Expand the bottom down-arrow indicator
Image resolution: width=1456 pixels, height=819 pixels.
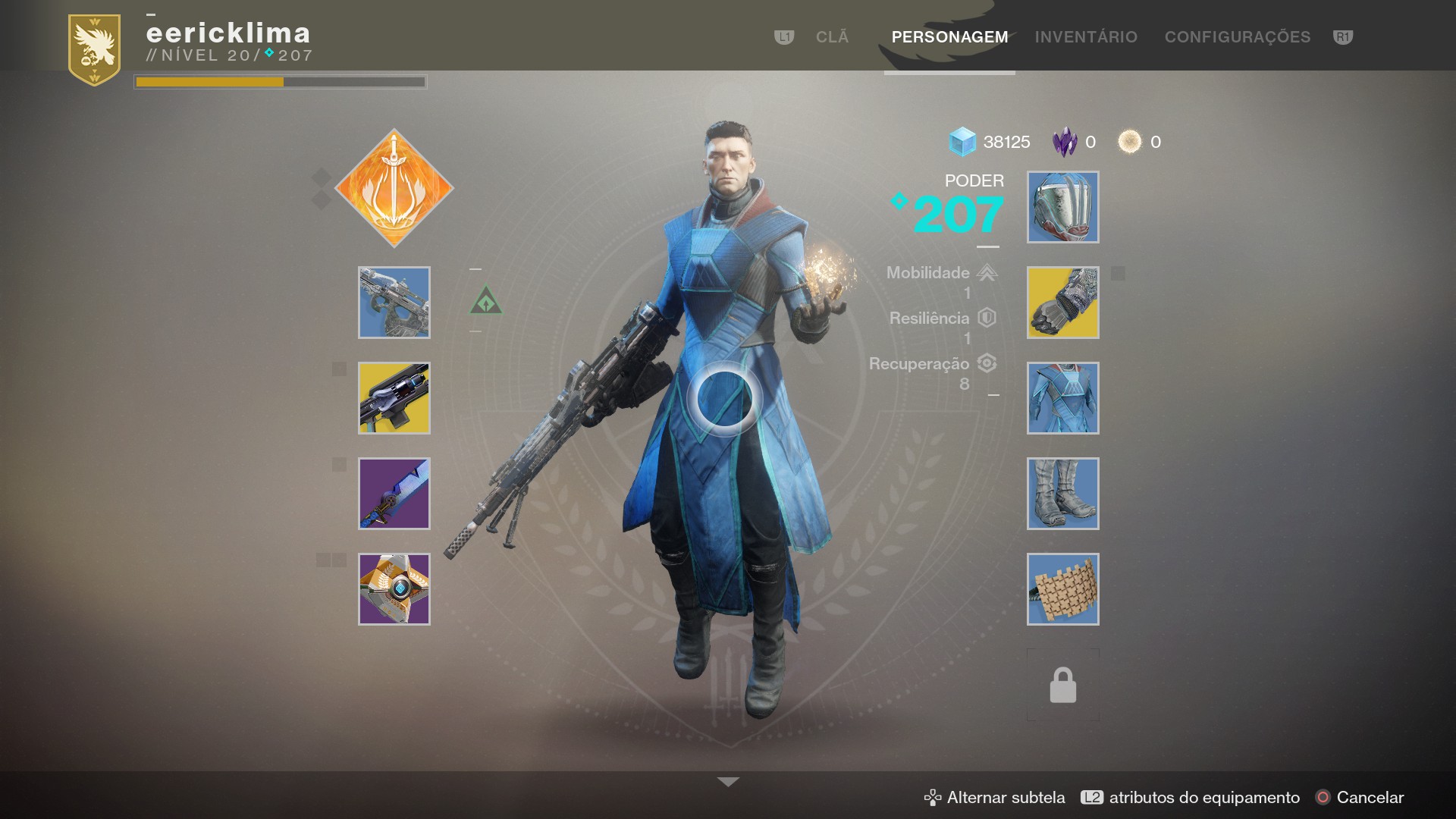pyautogui.click(x=728, y=782)
